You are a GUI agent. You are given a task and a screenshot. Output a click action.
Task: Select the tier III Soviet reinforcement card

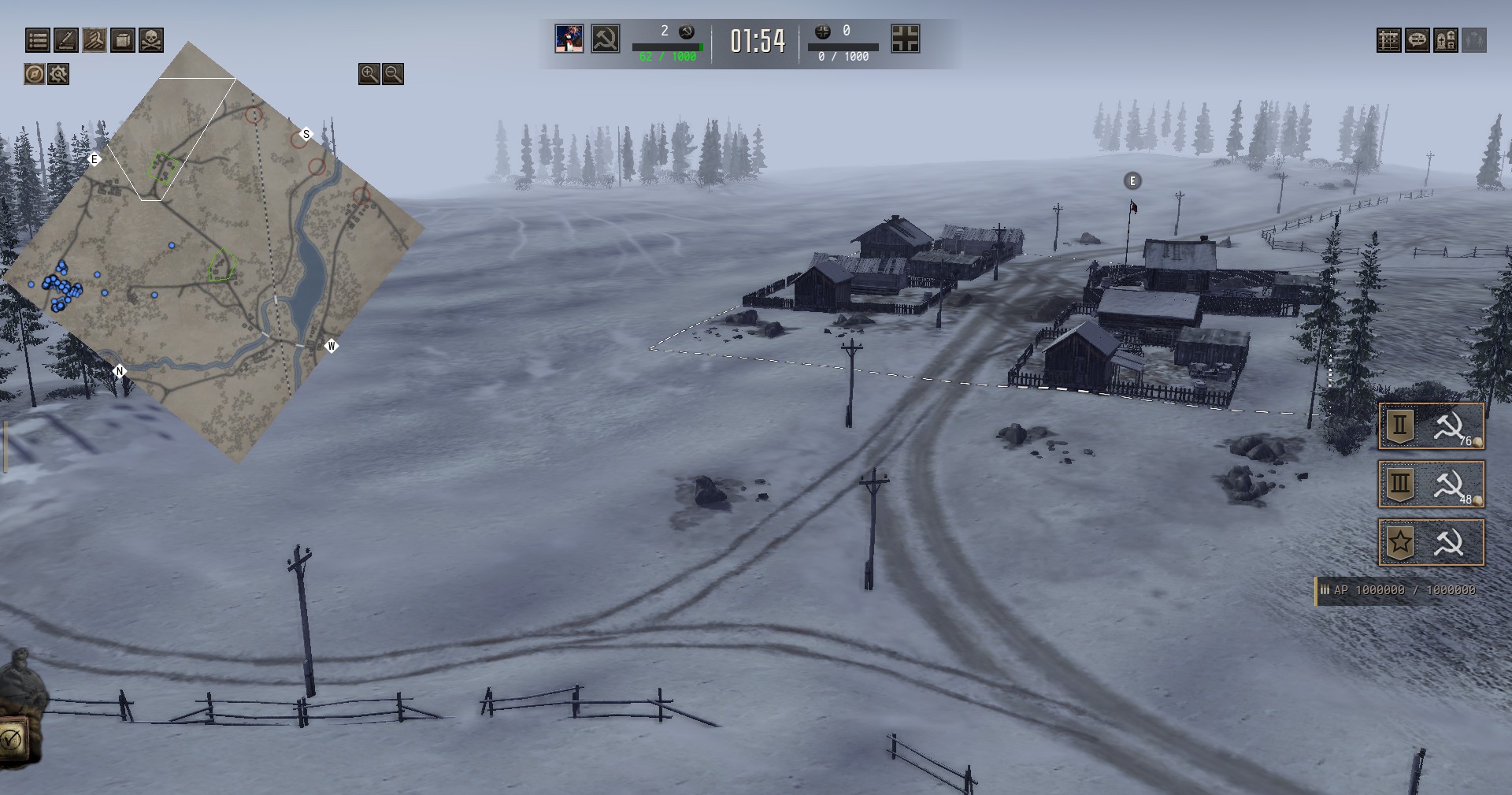pos(1431,484)
